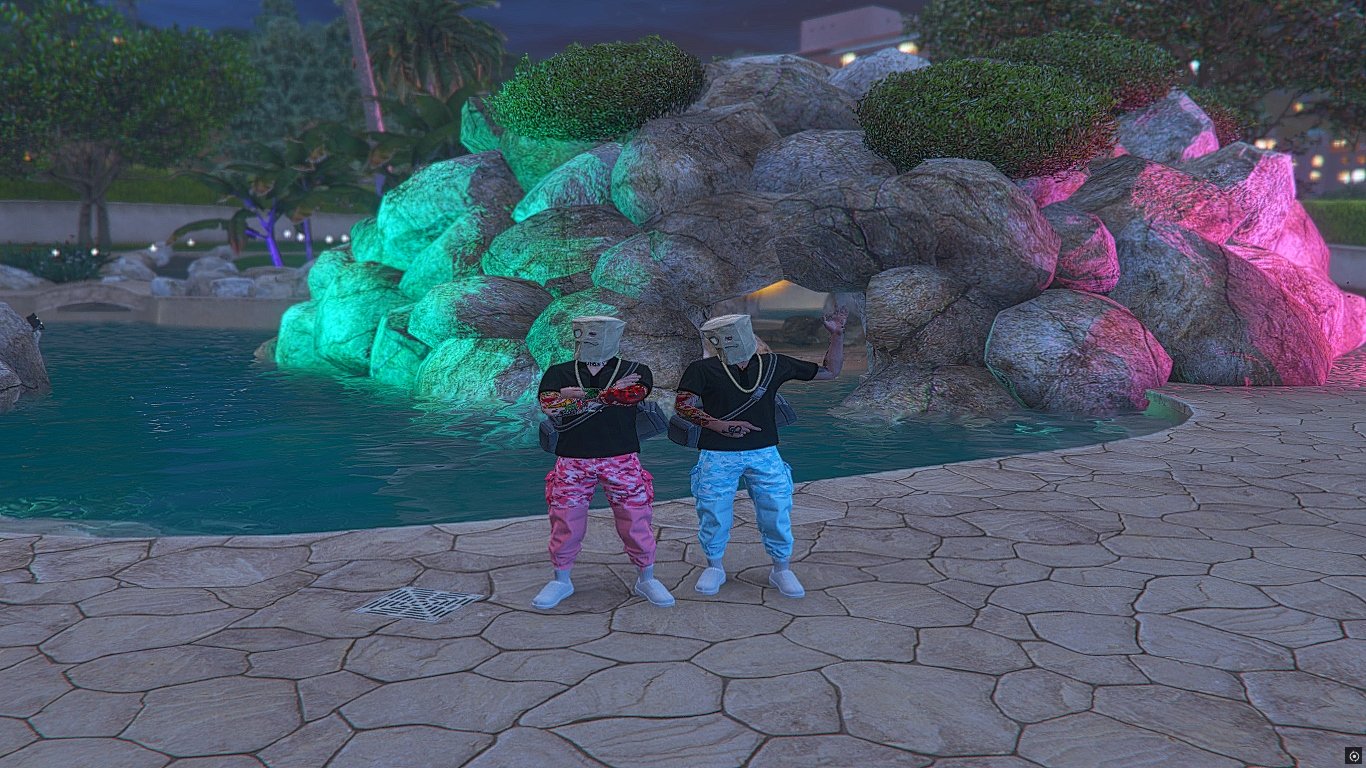Image resolution: width=1366 pixels, height=768 pixels.
Task: Click the circular target icon in the corner
Action: pyautogui.click(x=1354, y=756)
